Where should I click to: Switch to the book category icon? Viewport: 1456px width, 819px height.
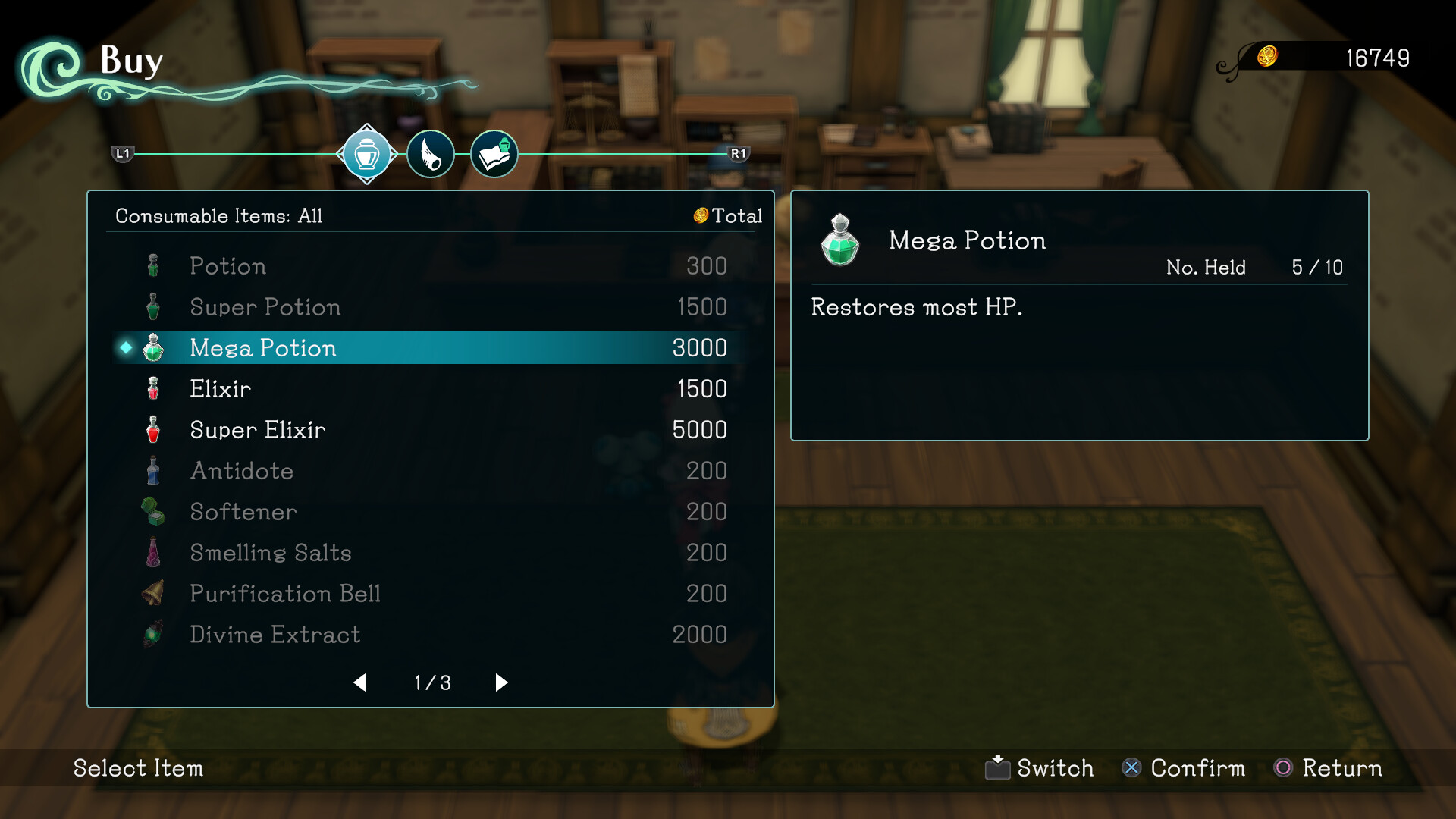494,153
